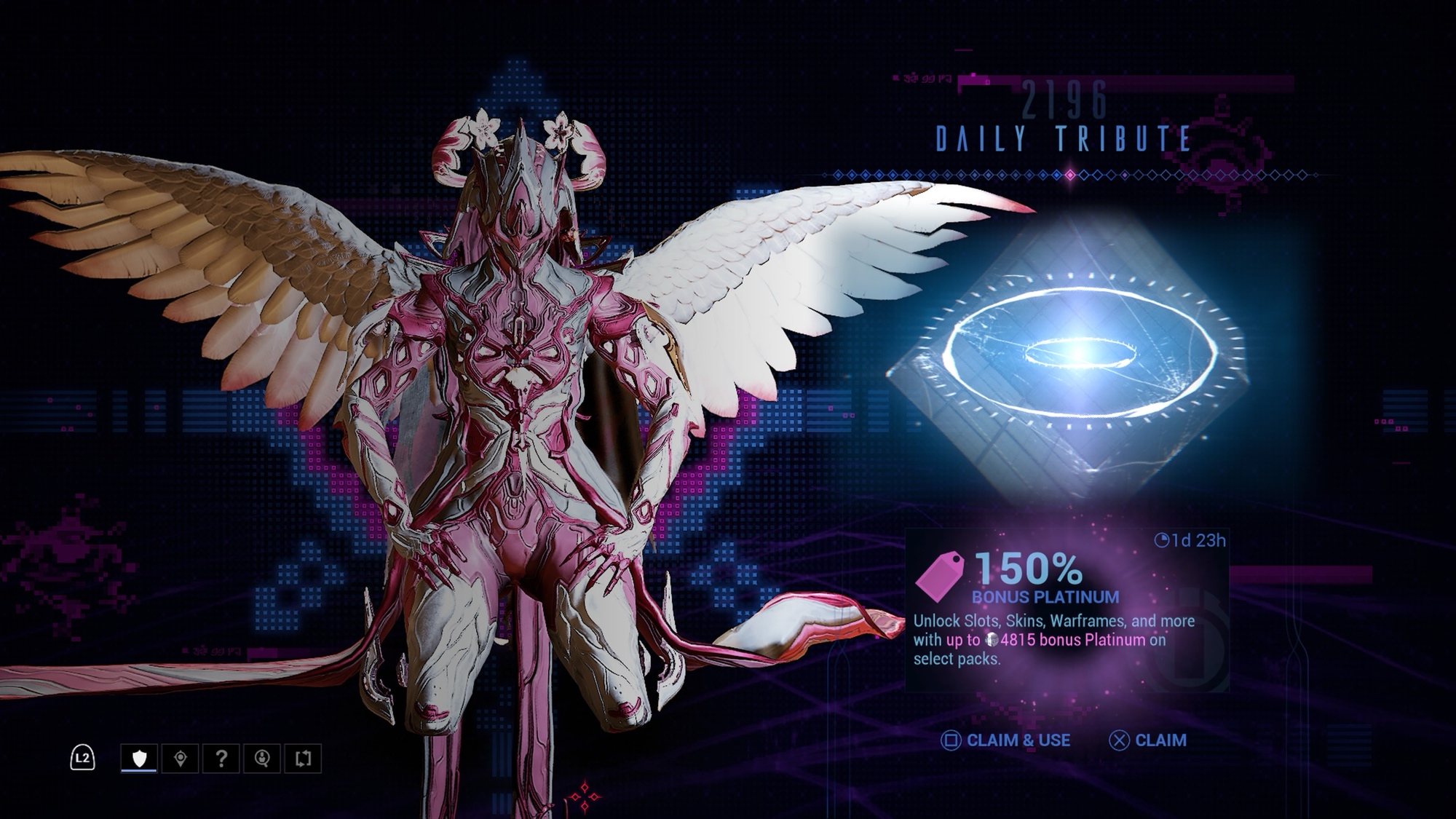Open the map pin marker tab
The height and width of the screenshot is (819, 1456).
click(181, 759)
